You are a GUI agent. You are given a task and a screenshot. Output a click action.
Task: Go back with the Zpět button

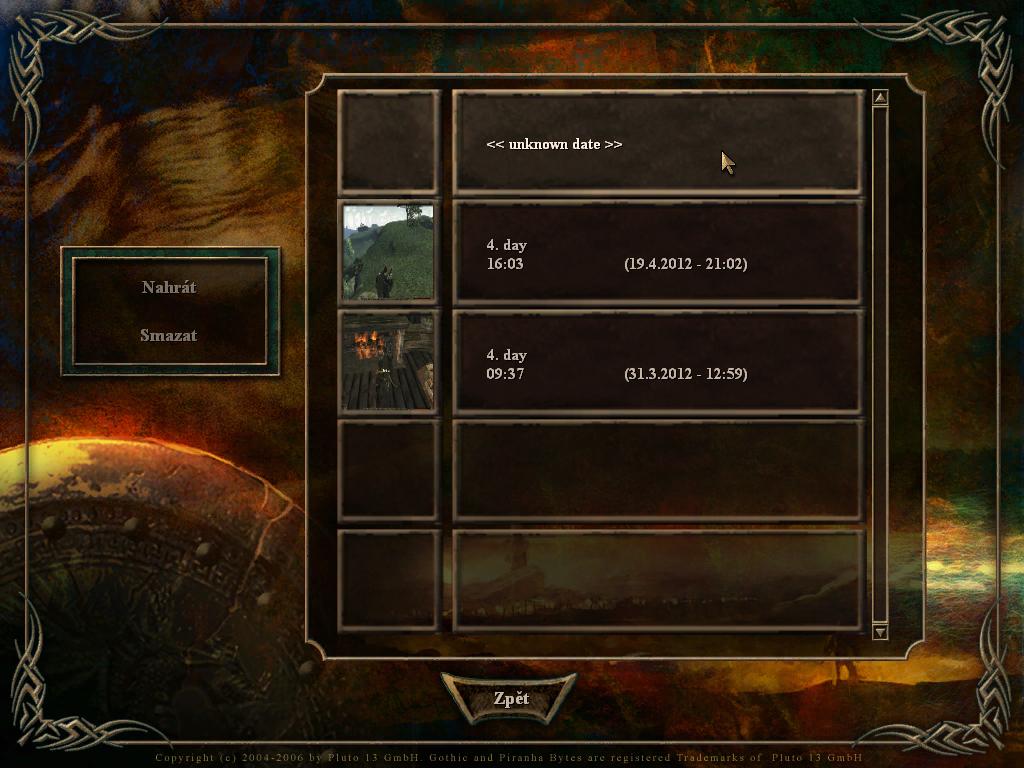click(x=510, y=698)
